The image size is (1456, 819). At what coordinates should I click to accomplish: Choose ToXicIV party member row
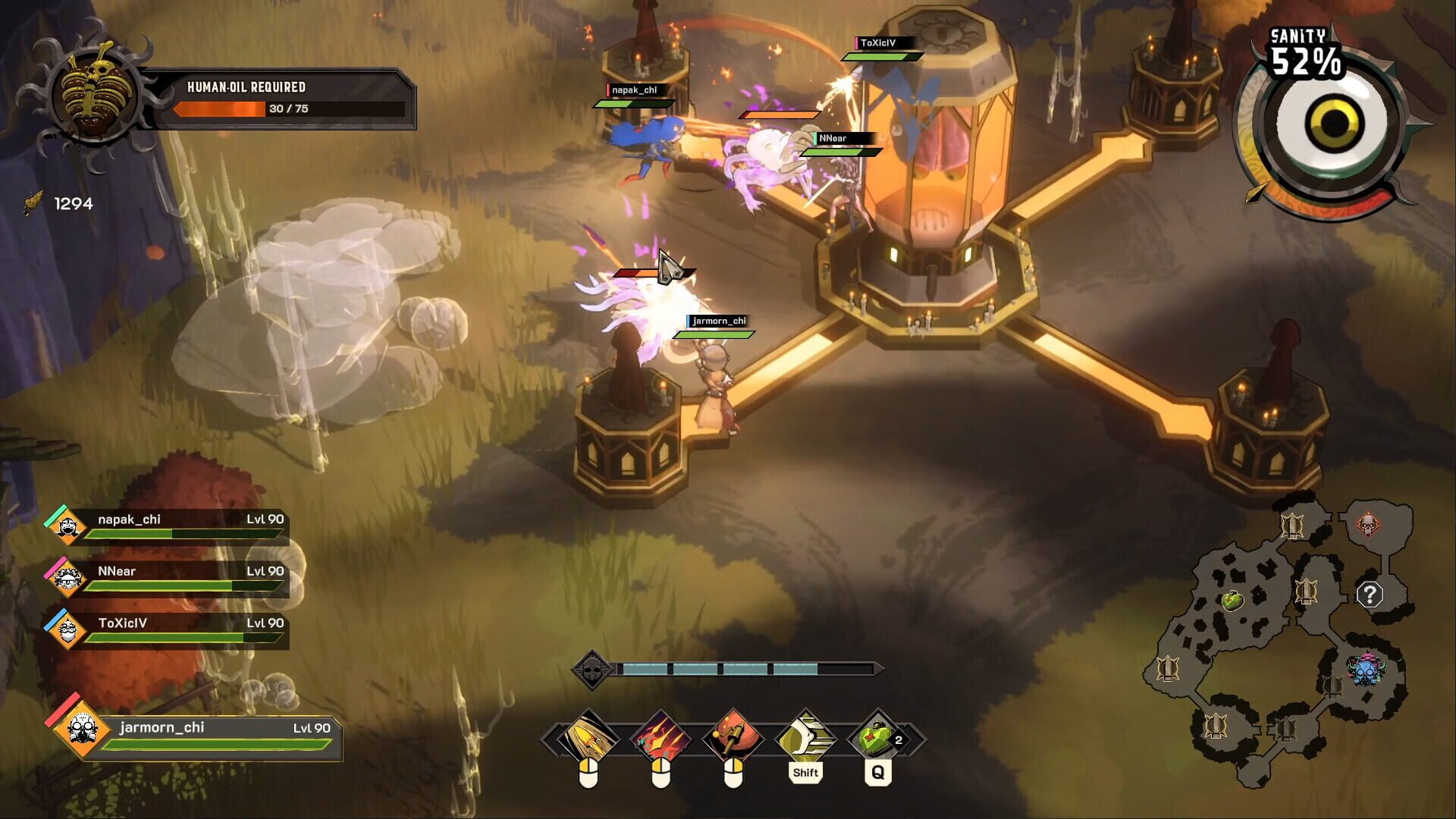tap(167, 630)
